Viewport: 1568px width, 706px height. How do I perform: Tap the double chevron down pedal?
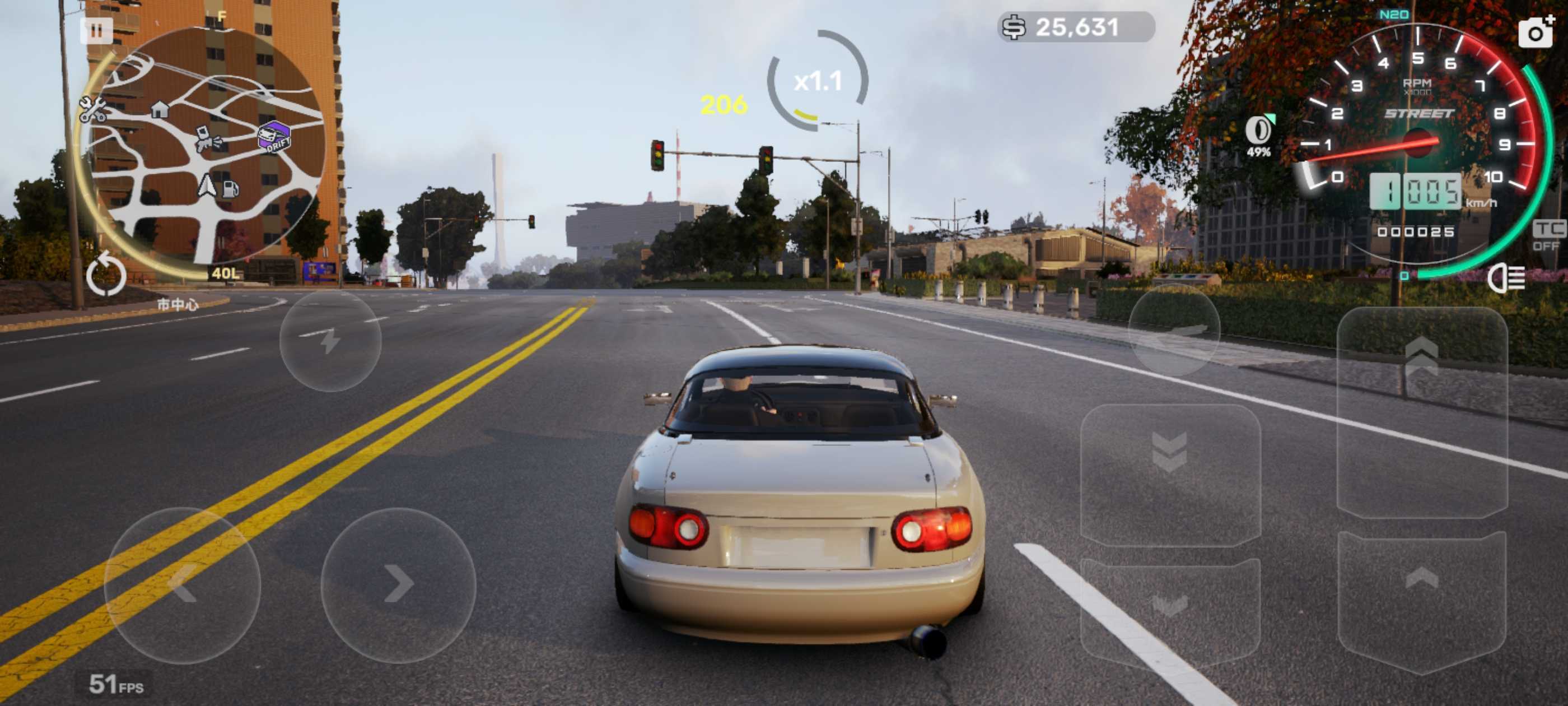coord(1169,475)
